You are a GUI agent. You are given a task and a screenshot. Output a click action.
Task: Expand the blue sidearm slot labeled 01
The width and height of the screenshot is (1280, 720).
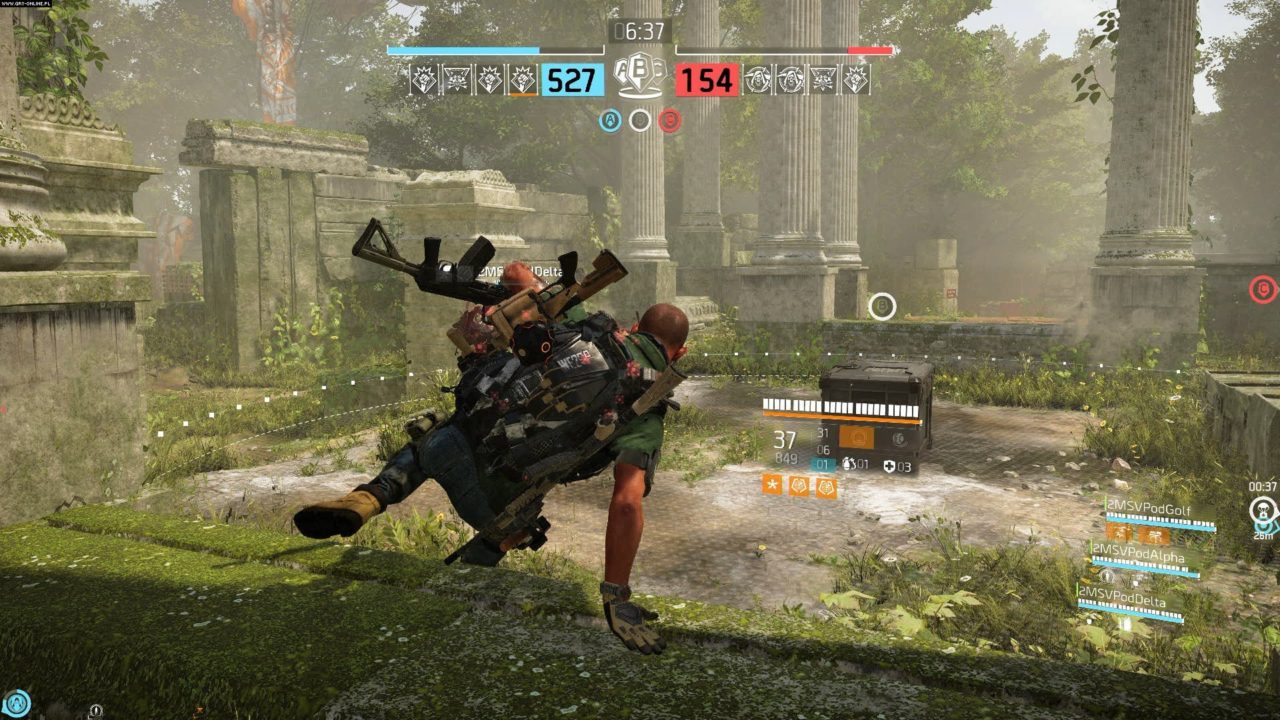click(822, 464)
